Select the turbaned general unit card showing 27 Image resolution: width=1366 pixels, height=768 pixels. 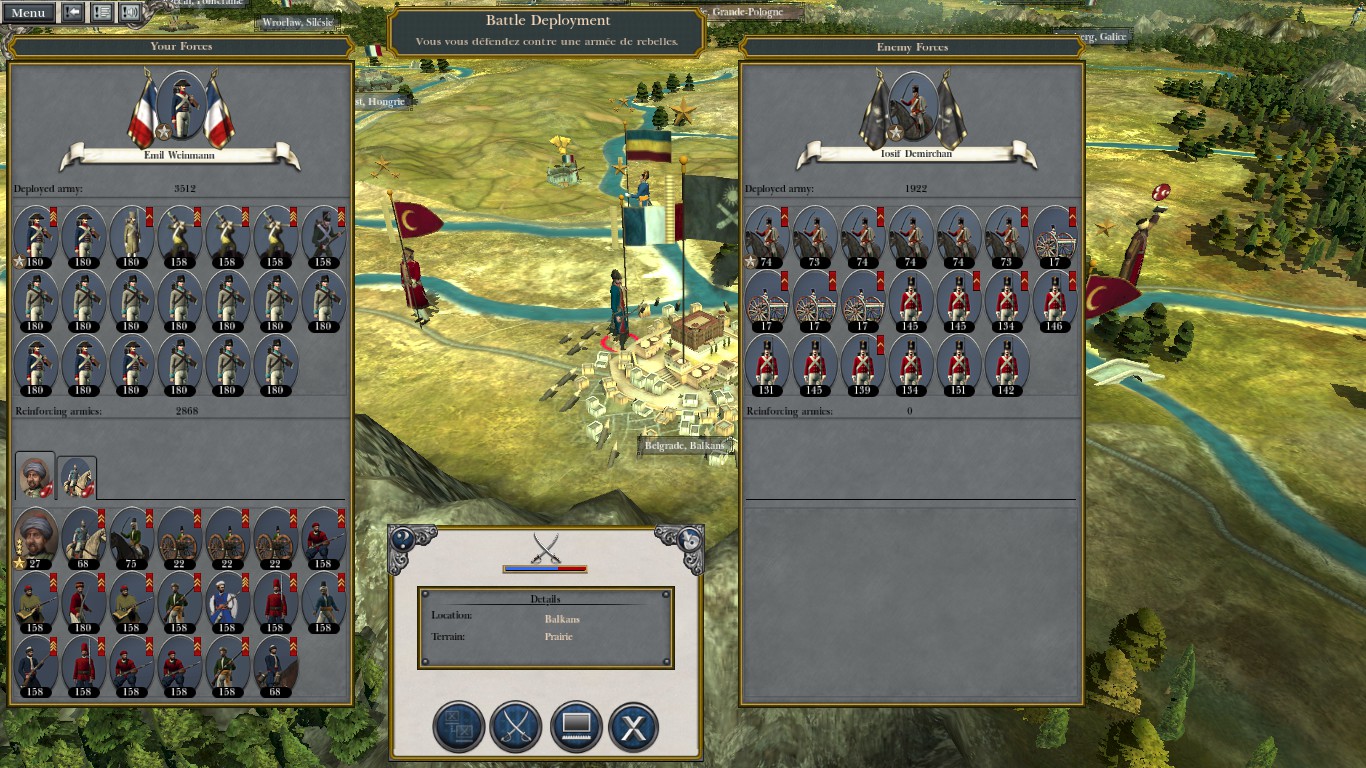point(35,539)
